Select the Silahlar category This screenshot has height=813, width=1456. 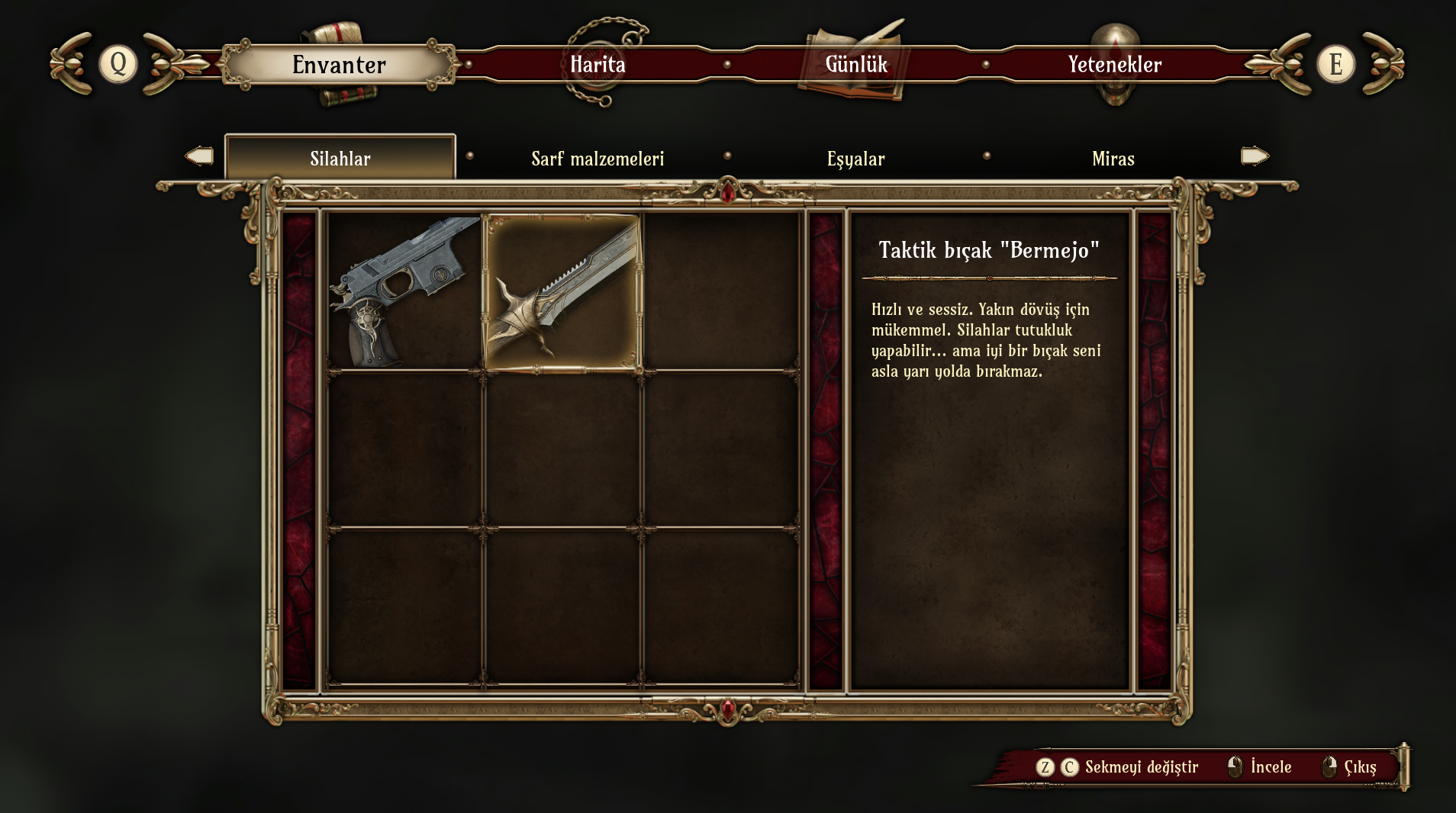pos(340,159)
